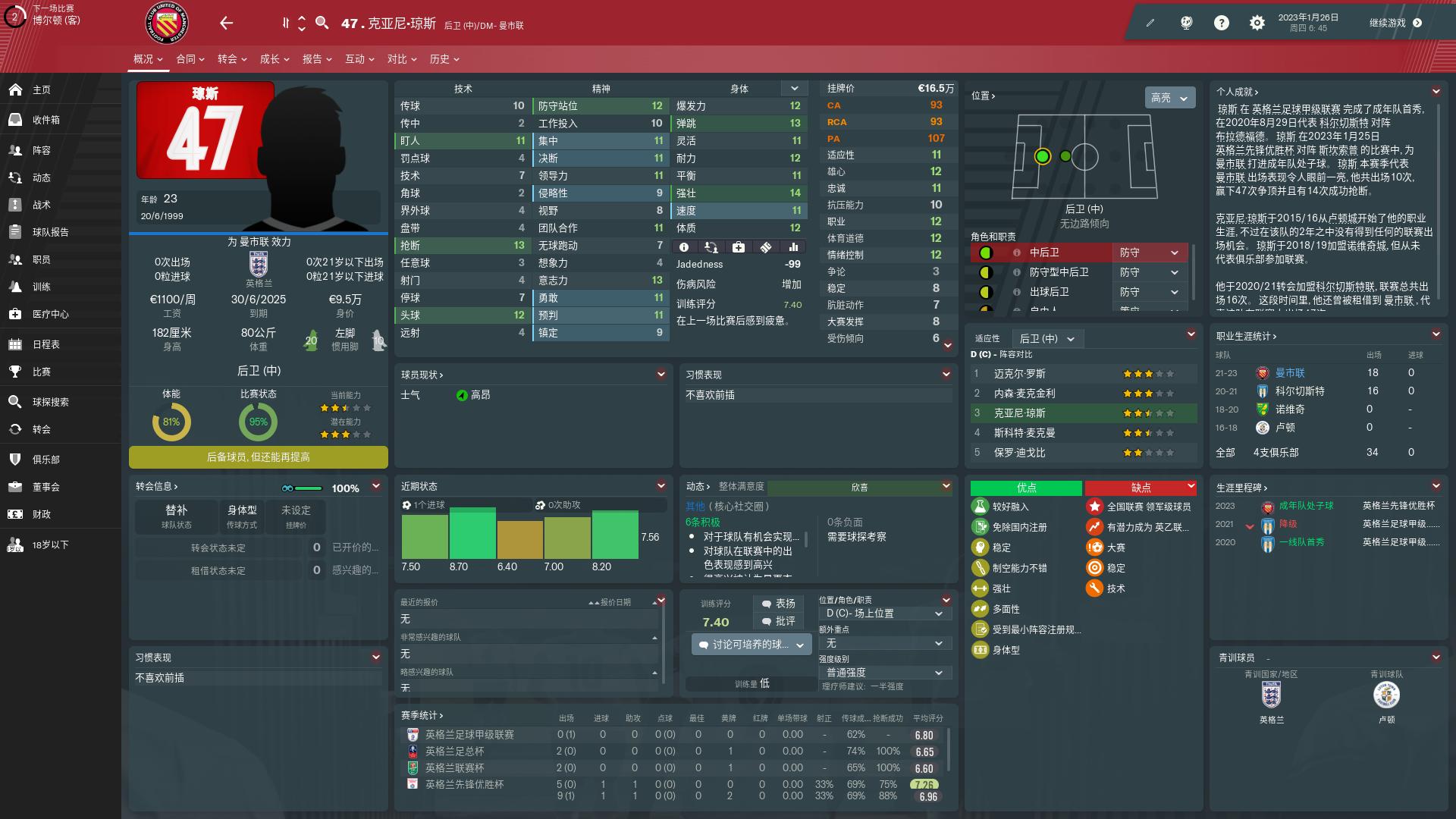Switch to the 历史 tab
The image size is (1456, 819).
tap(441, 58)
